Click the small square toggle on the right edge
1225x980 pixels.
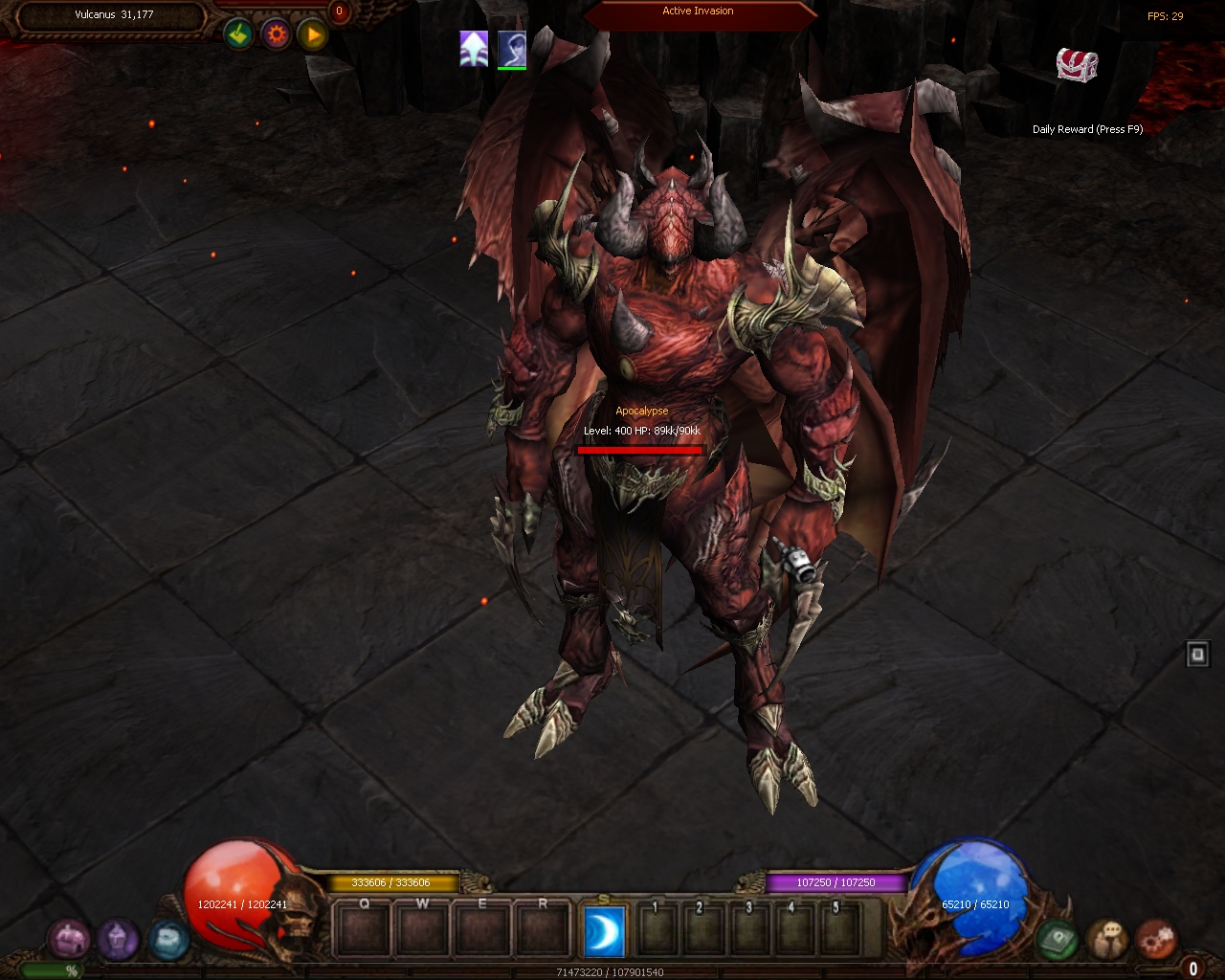1197,655
